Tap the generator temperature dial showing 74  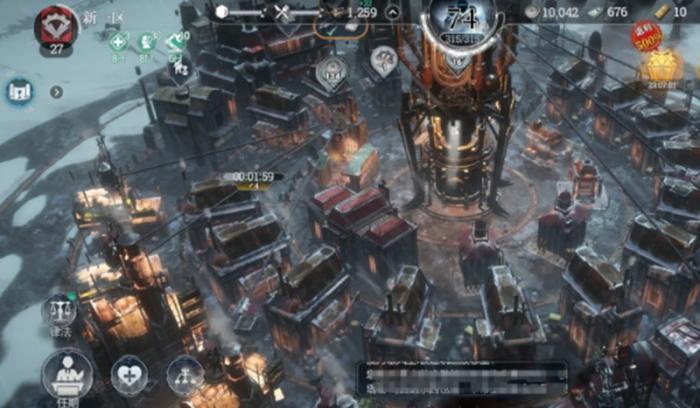point(461,20)
